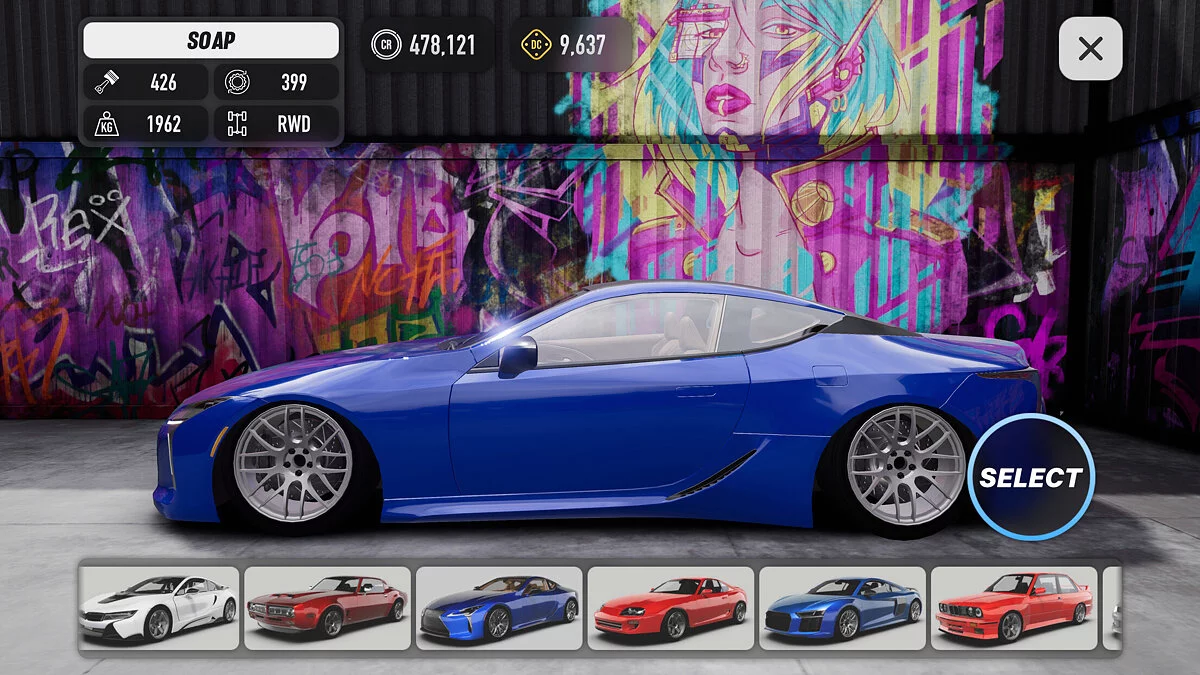Close the car selection screen
Image resolution: width=1200 pixels, height=675 pixels.
(x=1090, y=48)
